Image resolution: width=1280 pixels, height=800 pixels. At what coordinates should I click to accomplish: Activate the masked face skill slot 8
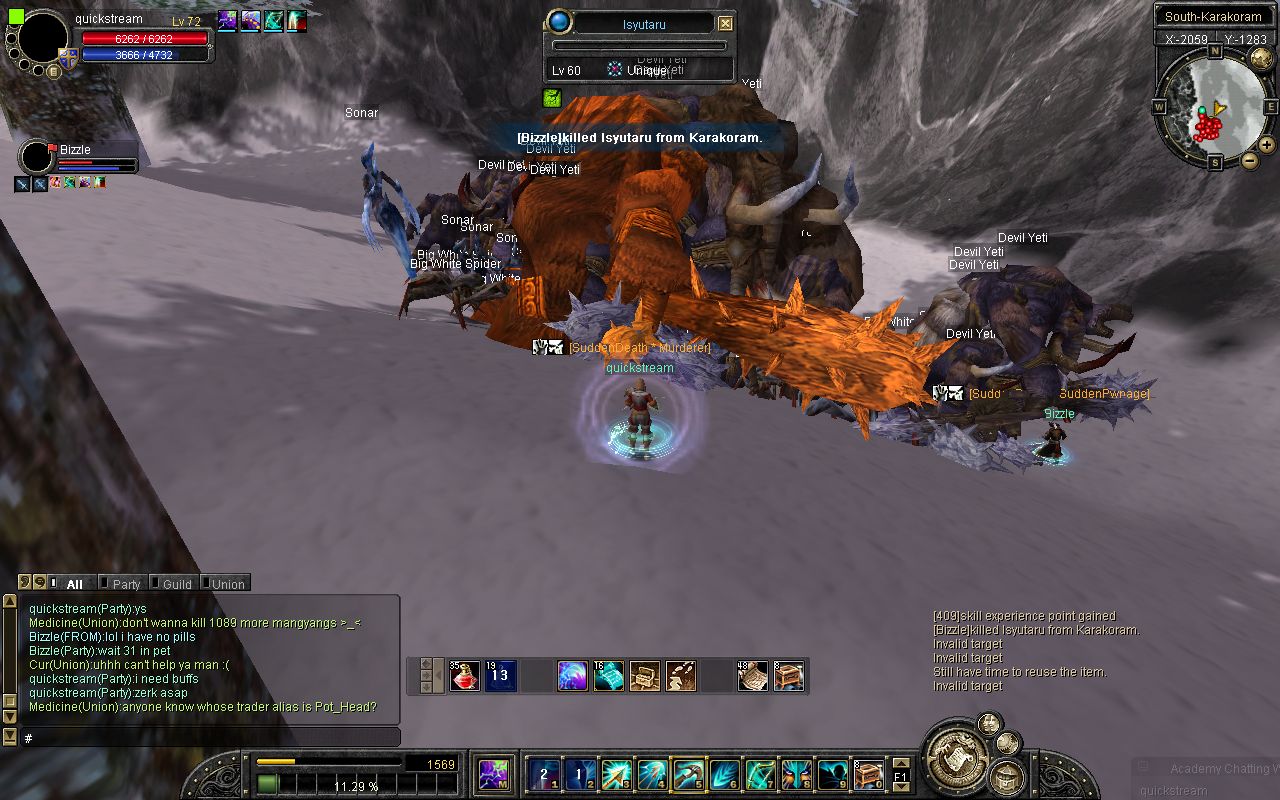(x=797, y=774)
